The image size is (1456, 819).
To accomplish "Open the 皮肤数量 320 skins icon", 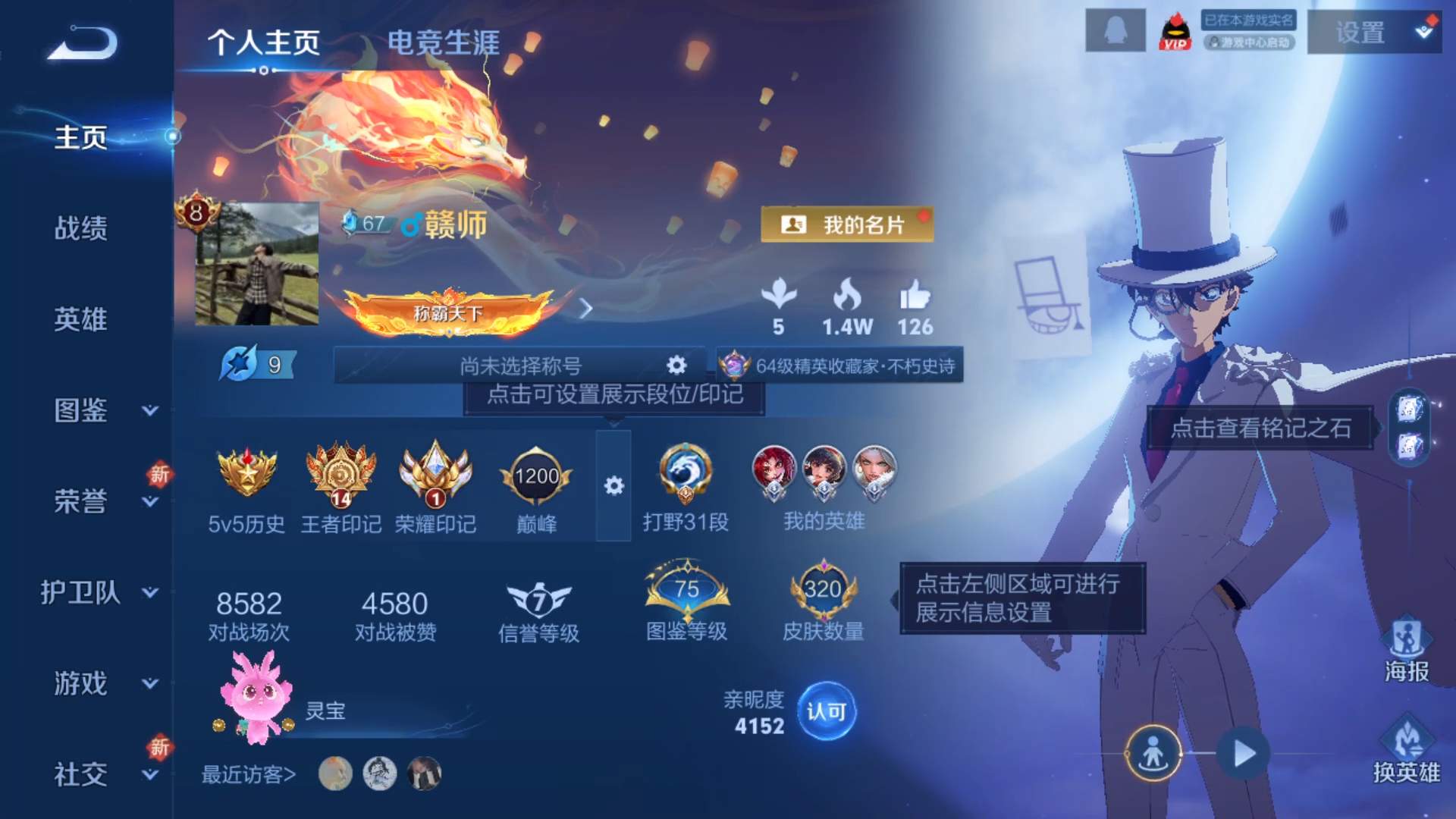I will click(824, 591).
